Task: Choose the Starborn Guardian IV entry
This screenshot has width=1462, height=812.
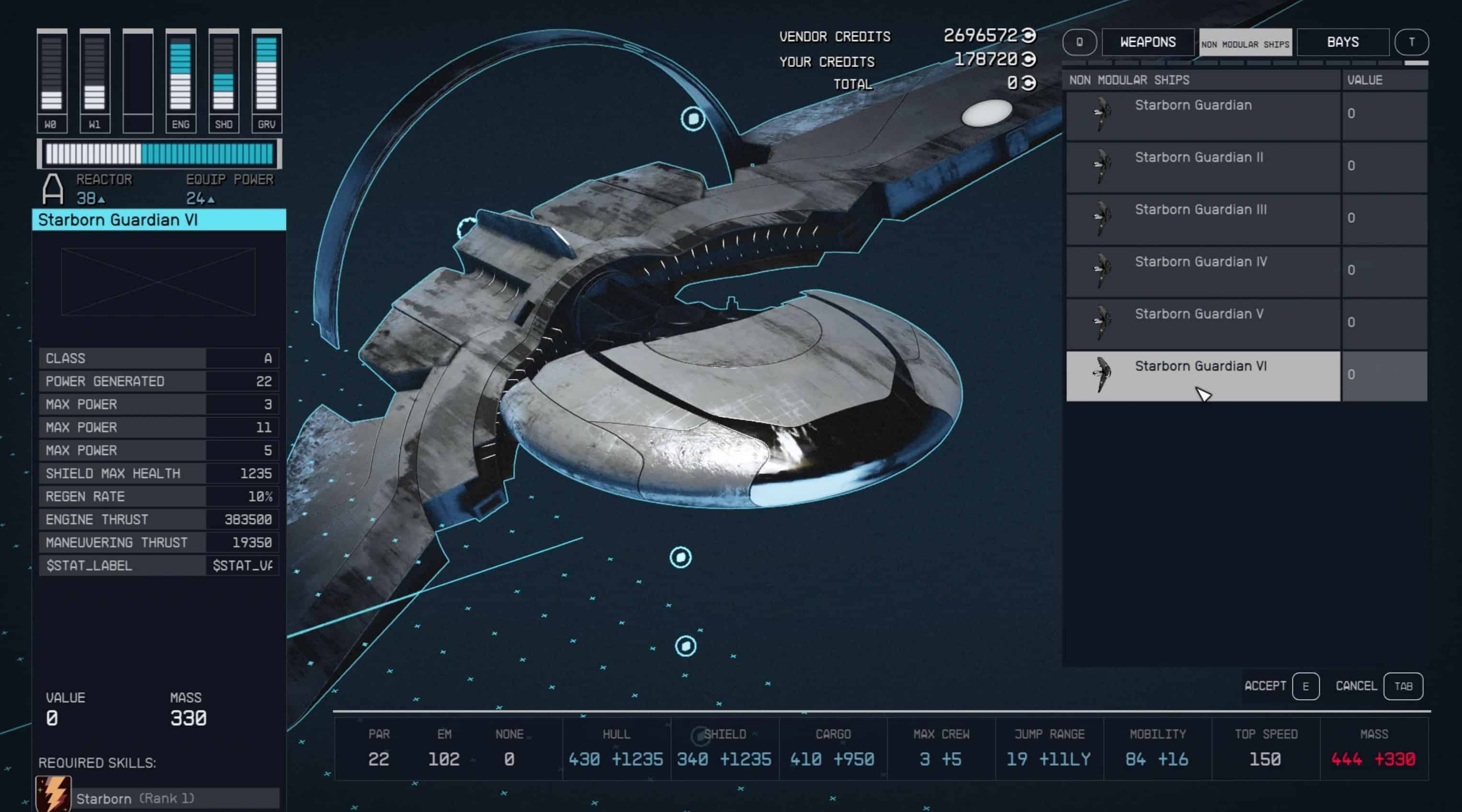Action: [x=1203, y=271]
